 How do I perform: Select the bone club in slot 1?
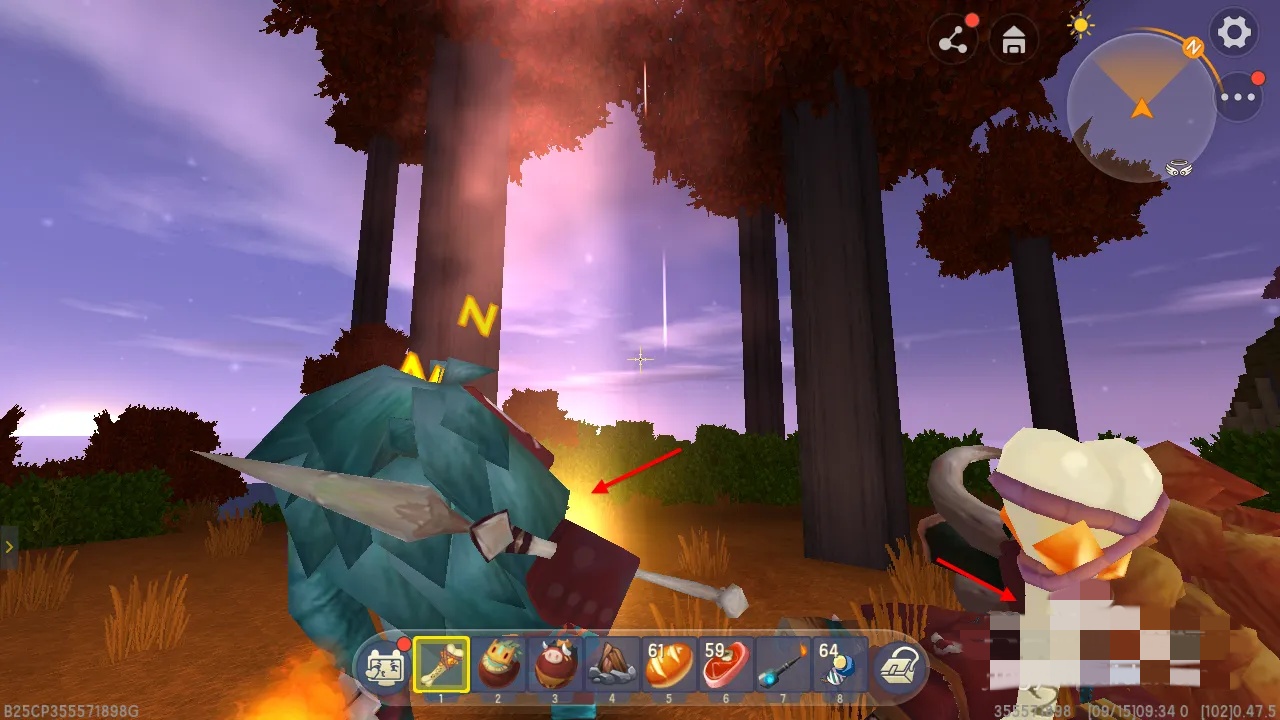tap(441, 665)
